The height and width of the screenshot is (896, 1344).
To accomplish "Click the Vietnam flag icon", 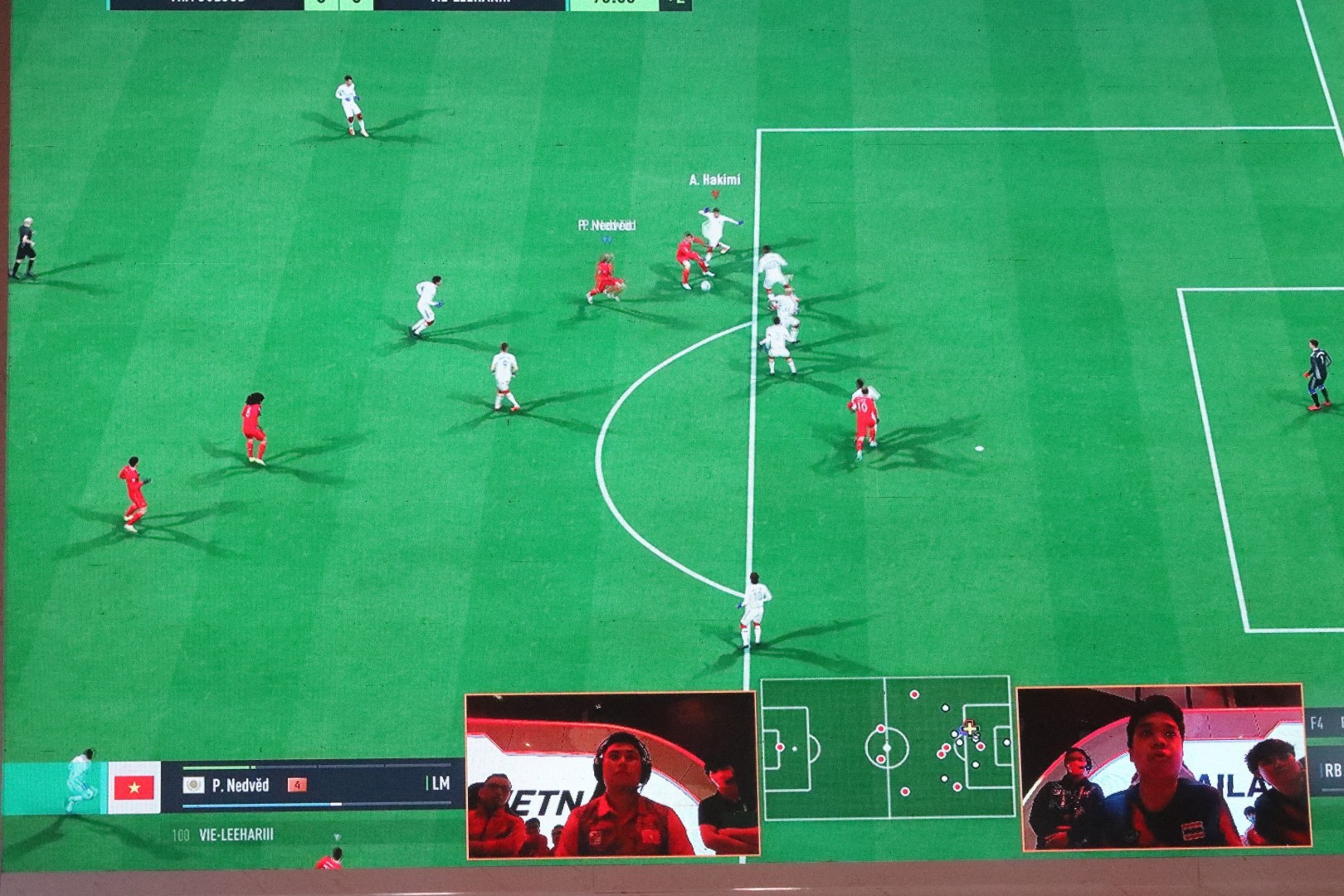I will point(134,787).
